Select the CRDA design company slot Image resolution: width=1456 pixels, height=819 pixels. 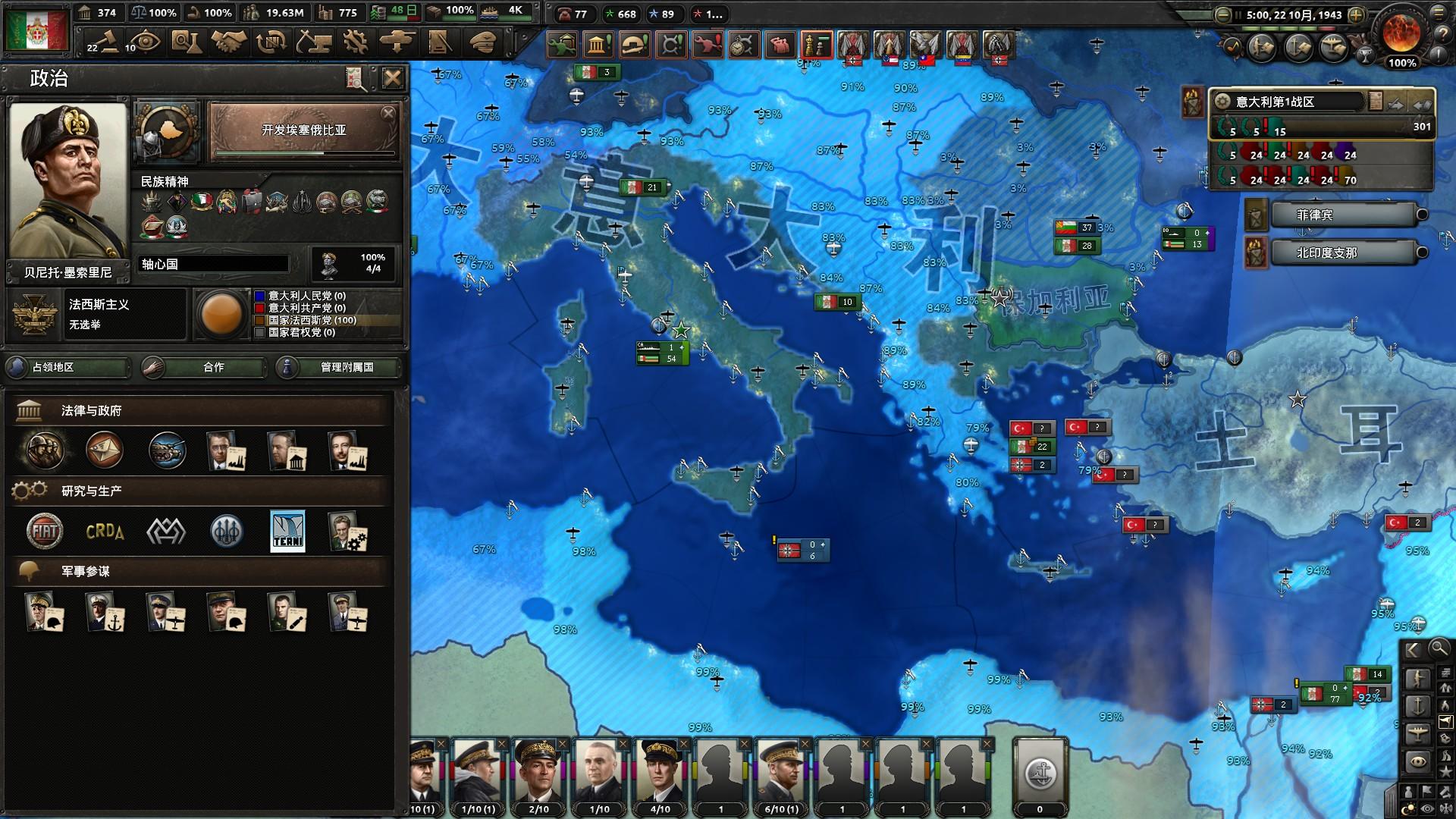(x=105, y=531)
